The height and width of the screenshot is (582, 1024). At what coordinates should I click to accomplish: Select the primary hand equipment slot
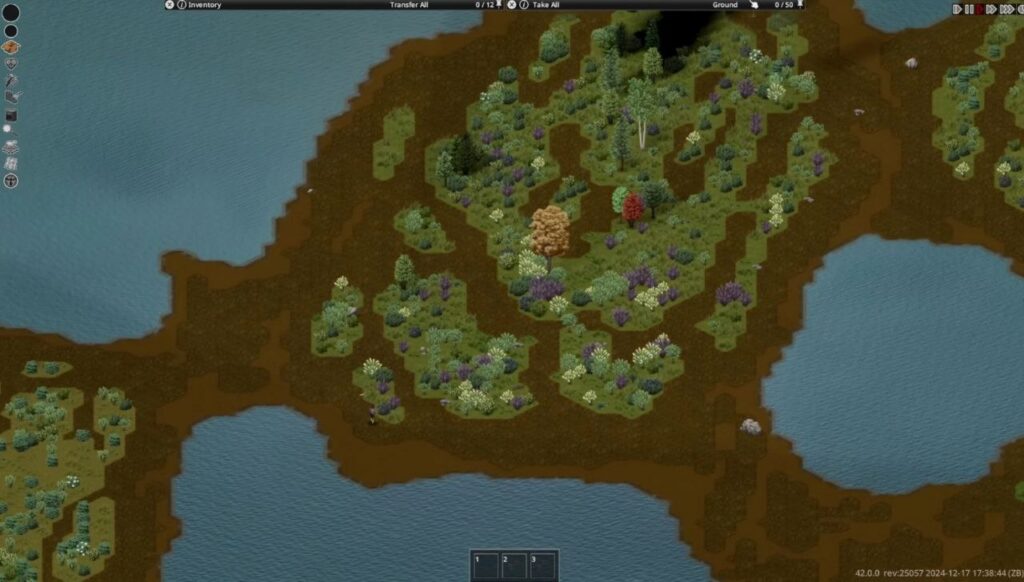tap(11, 12)
